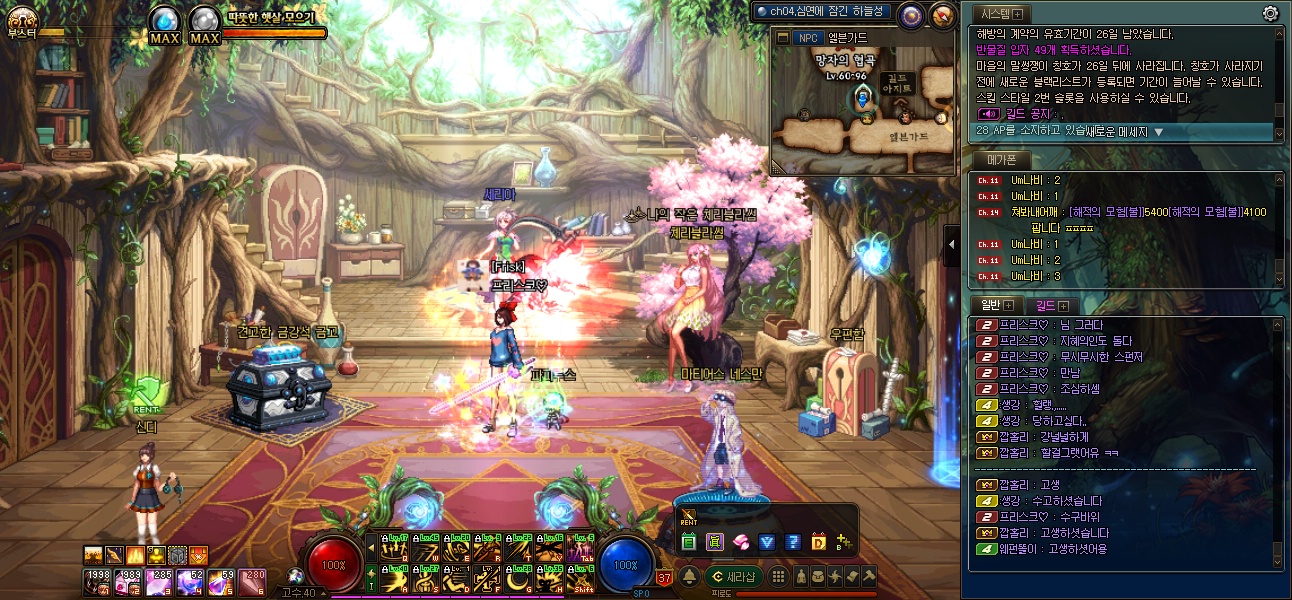Activate the Tab-key skill icon

click(x=581, y=548)
